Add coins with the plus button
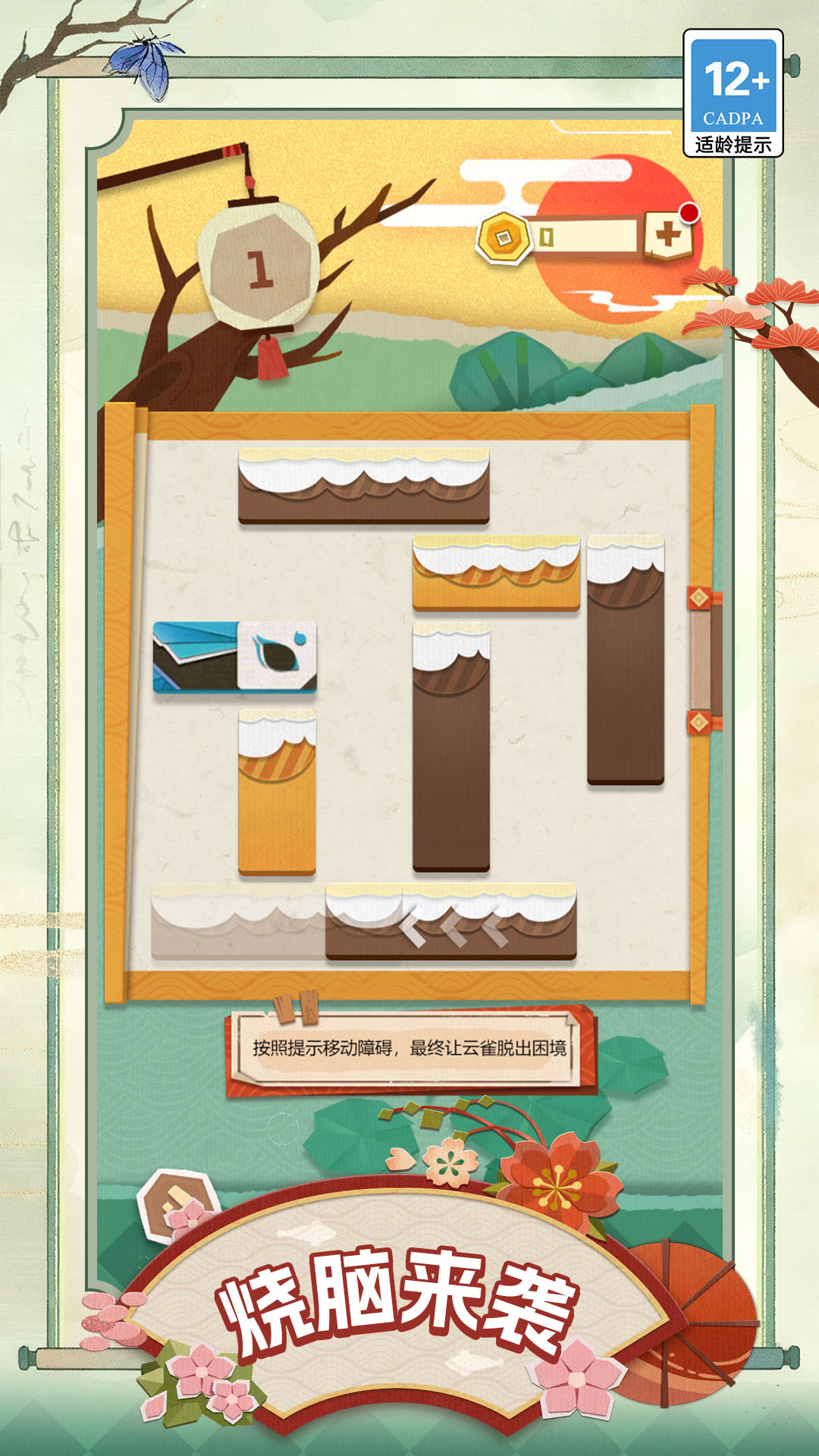 pyautogui.click(x=667, y=235)
